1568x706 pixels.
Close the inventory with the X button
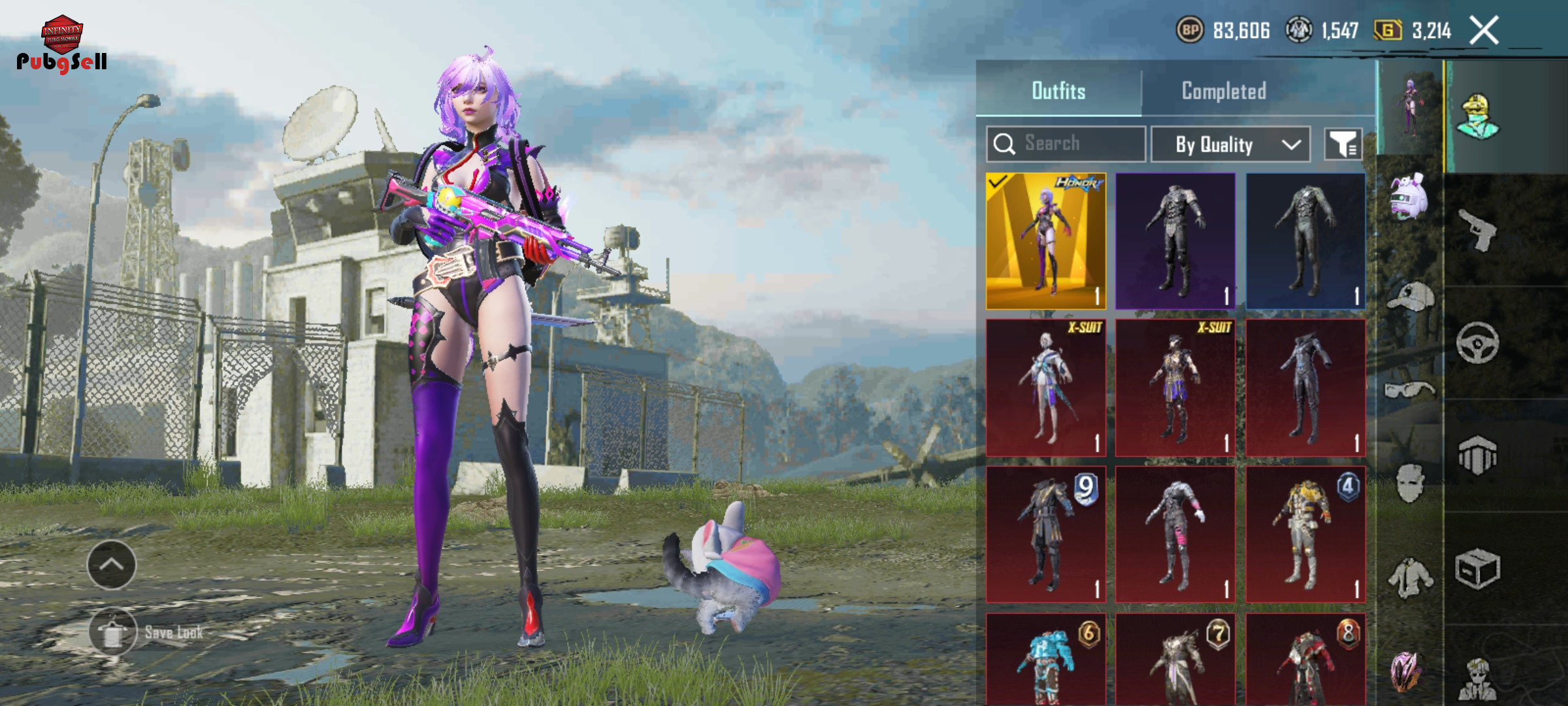[x=1484, y=31]
